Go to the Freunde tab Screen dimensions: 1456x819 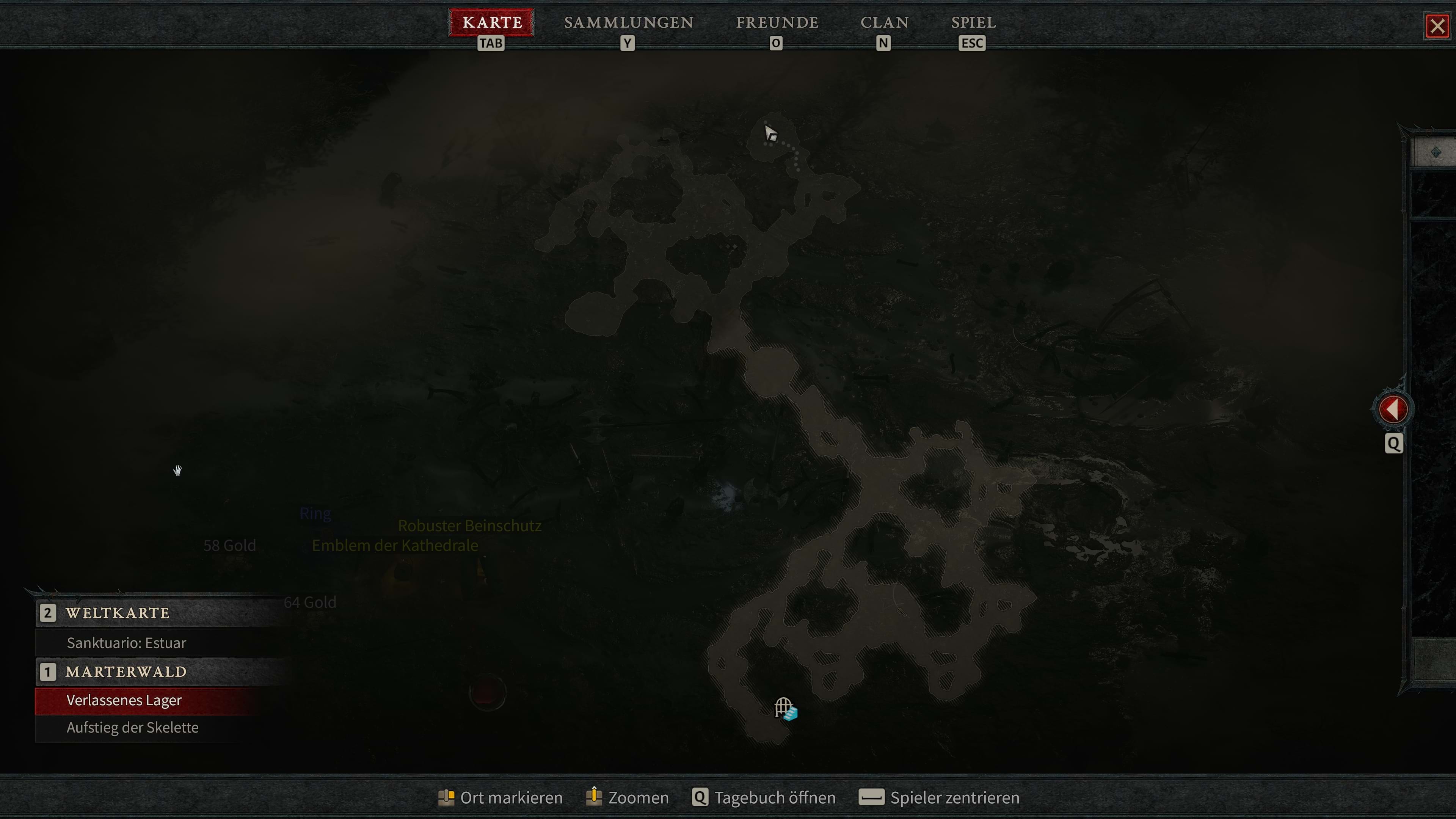click(777, 23)
